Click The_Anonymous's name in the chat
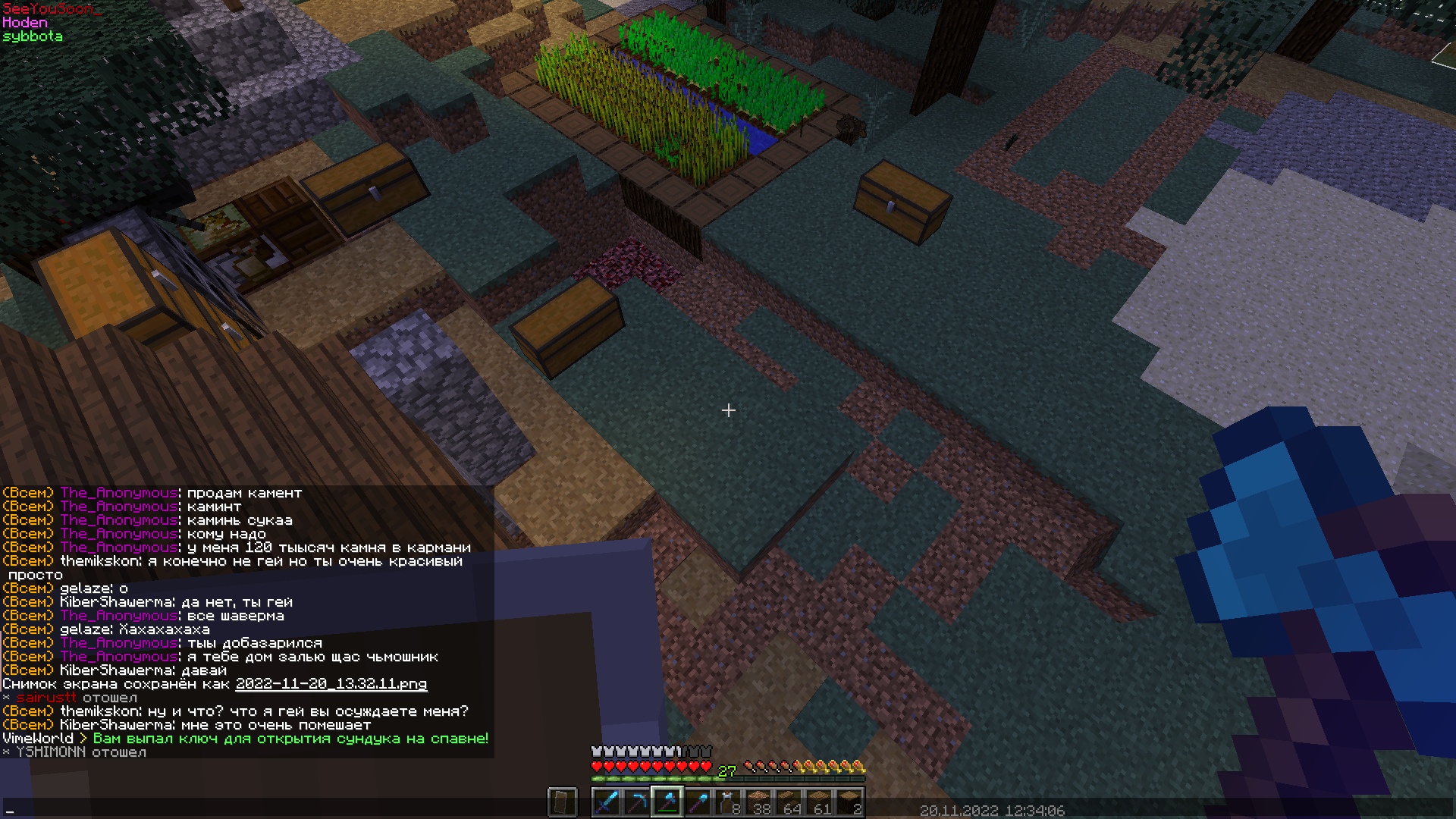The height and width of the screenshot is (819, 1456). point(118,493)
